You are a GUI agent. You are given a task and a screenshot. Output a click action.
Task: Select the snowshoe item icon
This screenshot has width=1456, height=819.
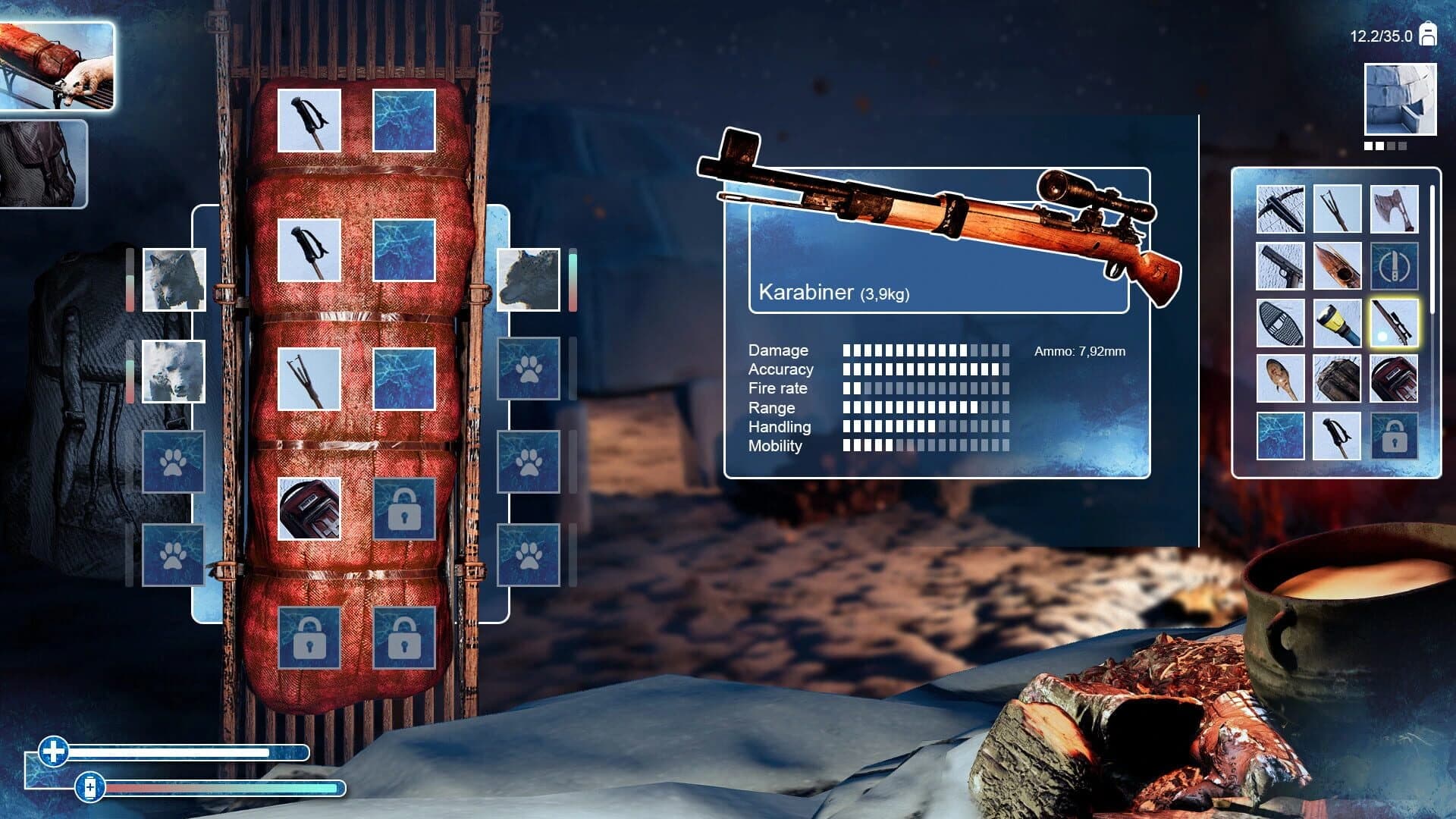(1282, 322)
